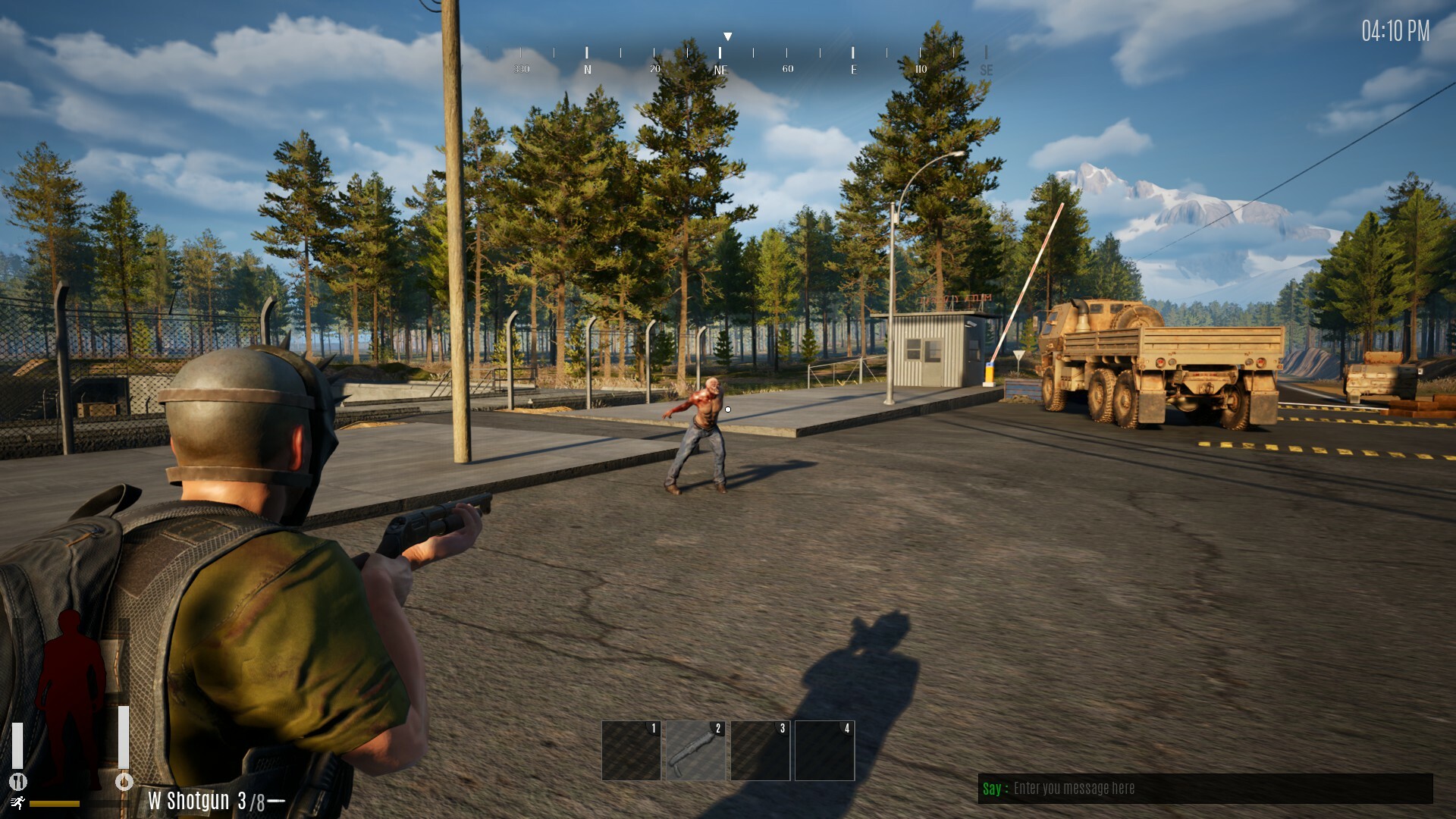Select the shotgun in hotbar slot 2
Screen dimensions: 1456x819
click(x=695, y=750)
